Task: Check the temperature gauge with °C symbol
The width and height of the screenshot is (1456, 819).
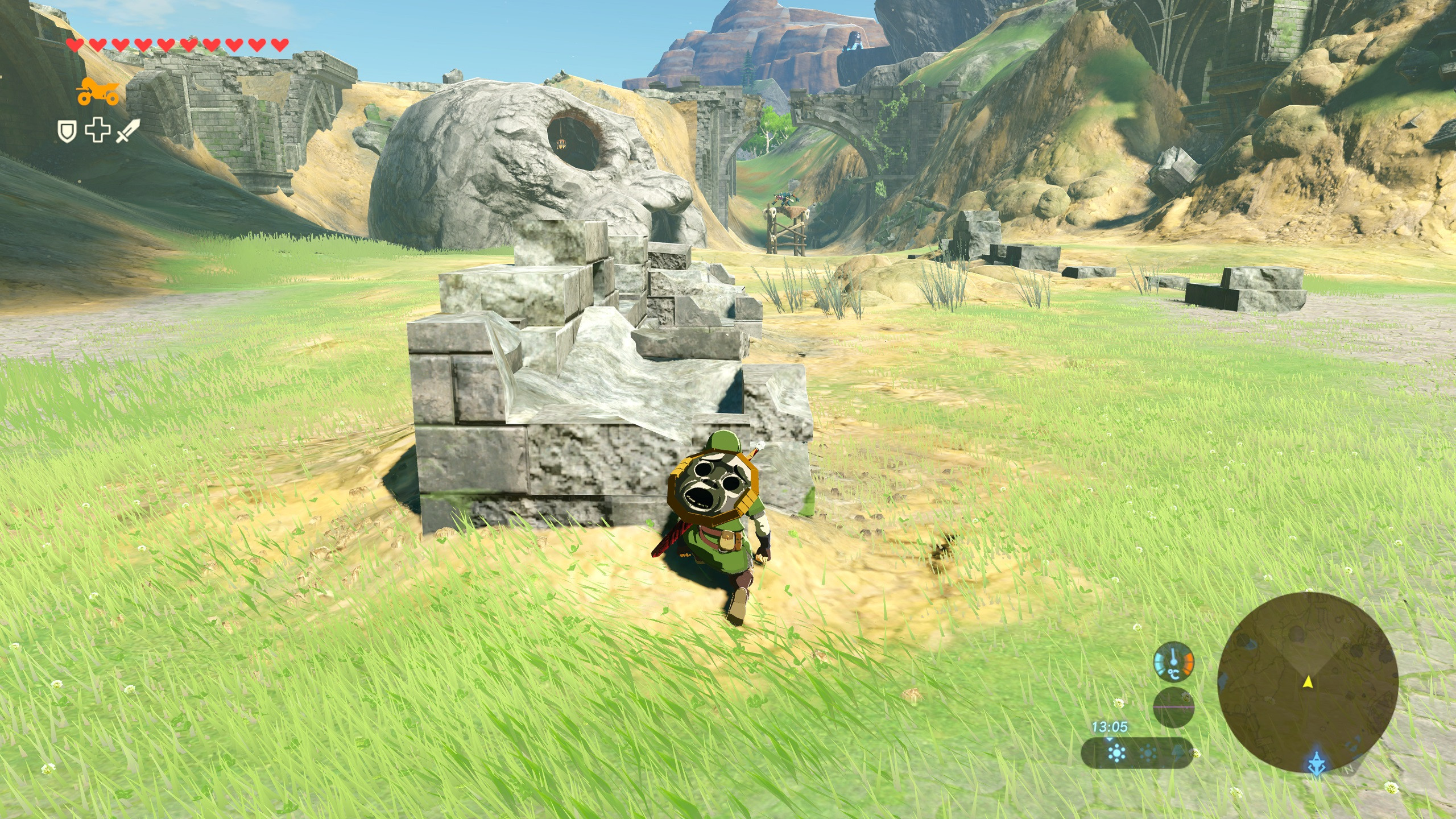Action: pos(1173,663)
